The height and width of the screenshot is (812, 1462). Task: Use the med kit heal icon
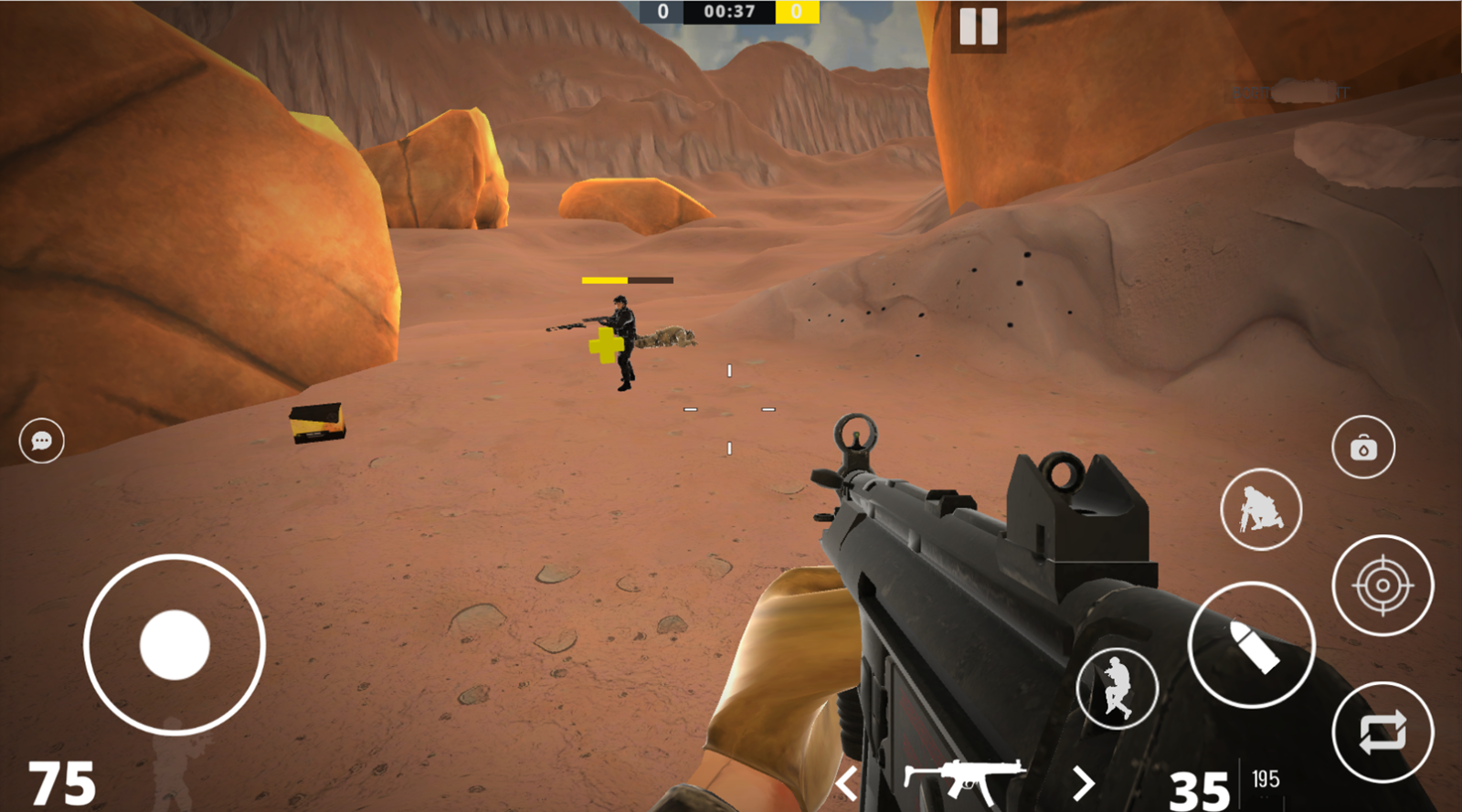[1362, 447]
